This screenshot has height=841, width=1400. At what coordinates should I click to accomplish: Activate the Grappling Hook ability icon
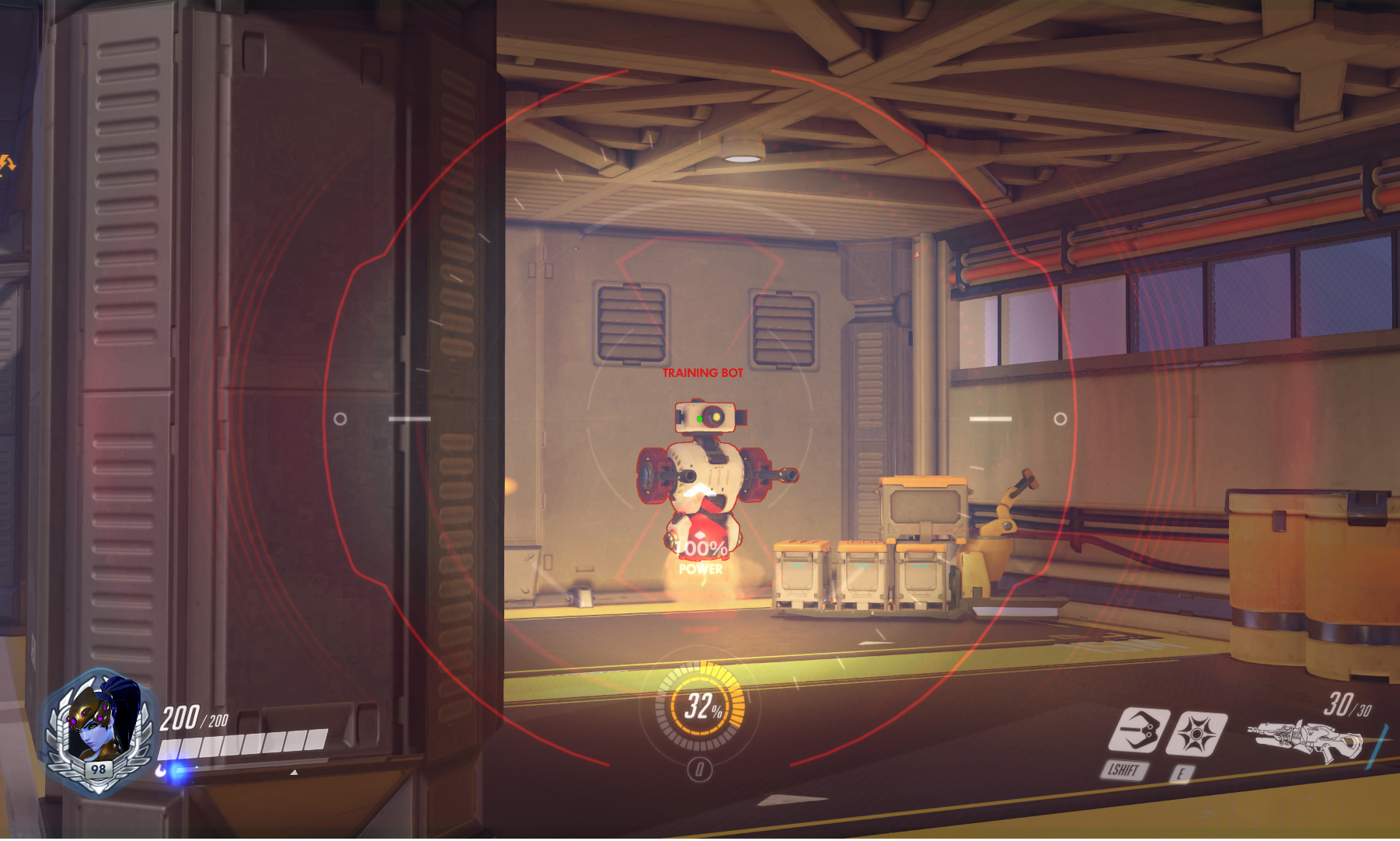pos(1138,731)
